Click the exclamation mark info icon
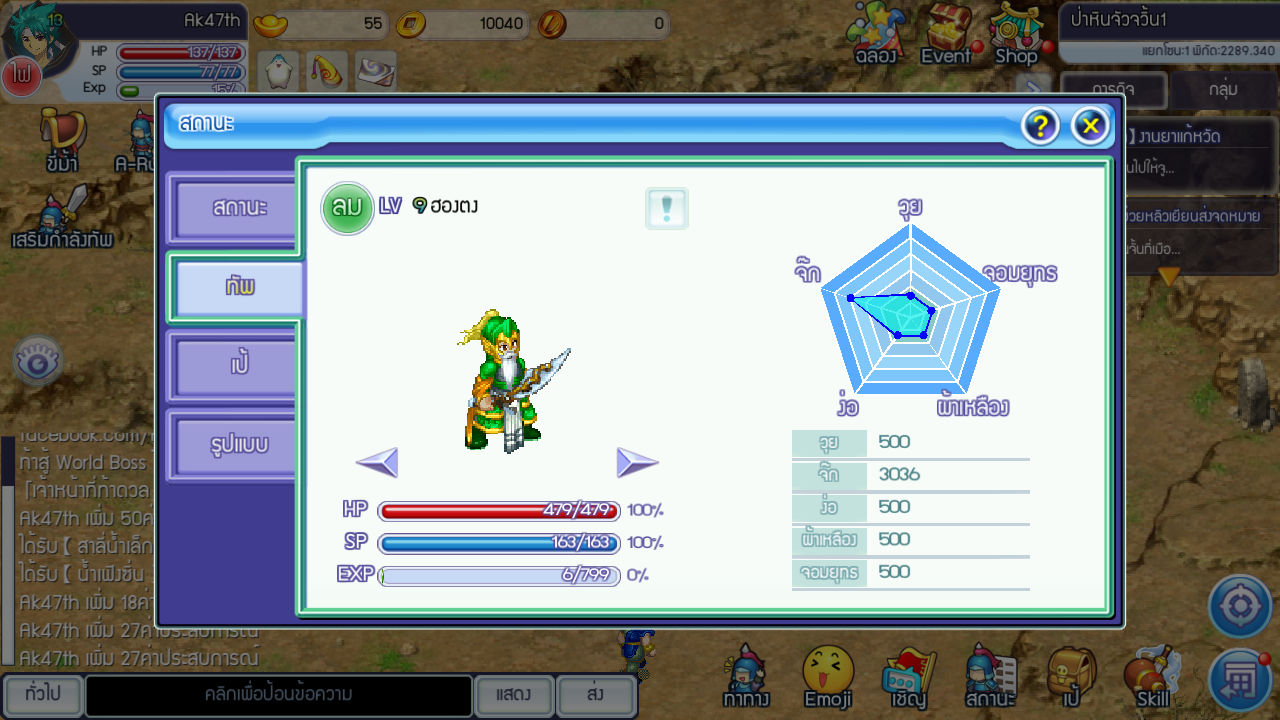The image size is (1280, 720). 667,209
